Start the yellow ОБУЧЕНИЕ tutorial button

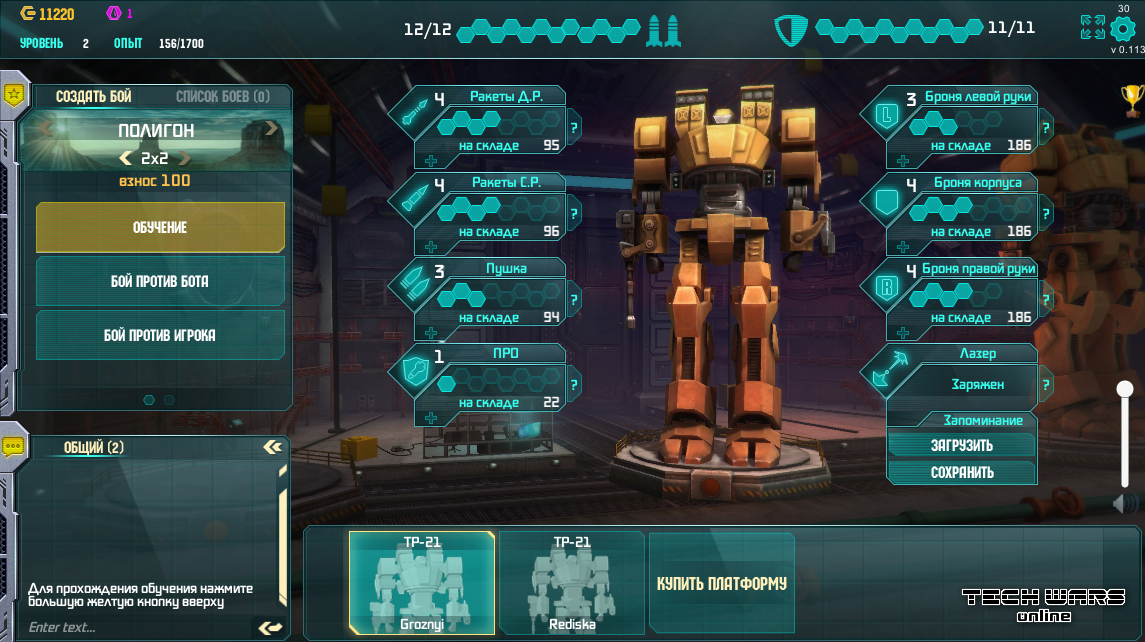point(160,228)
